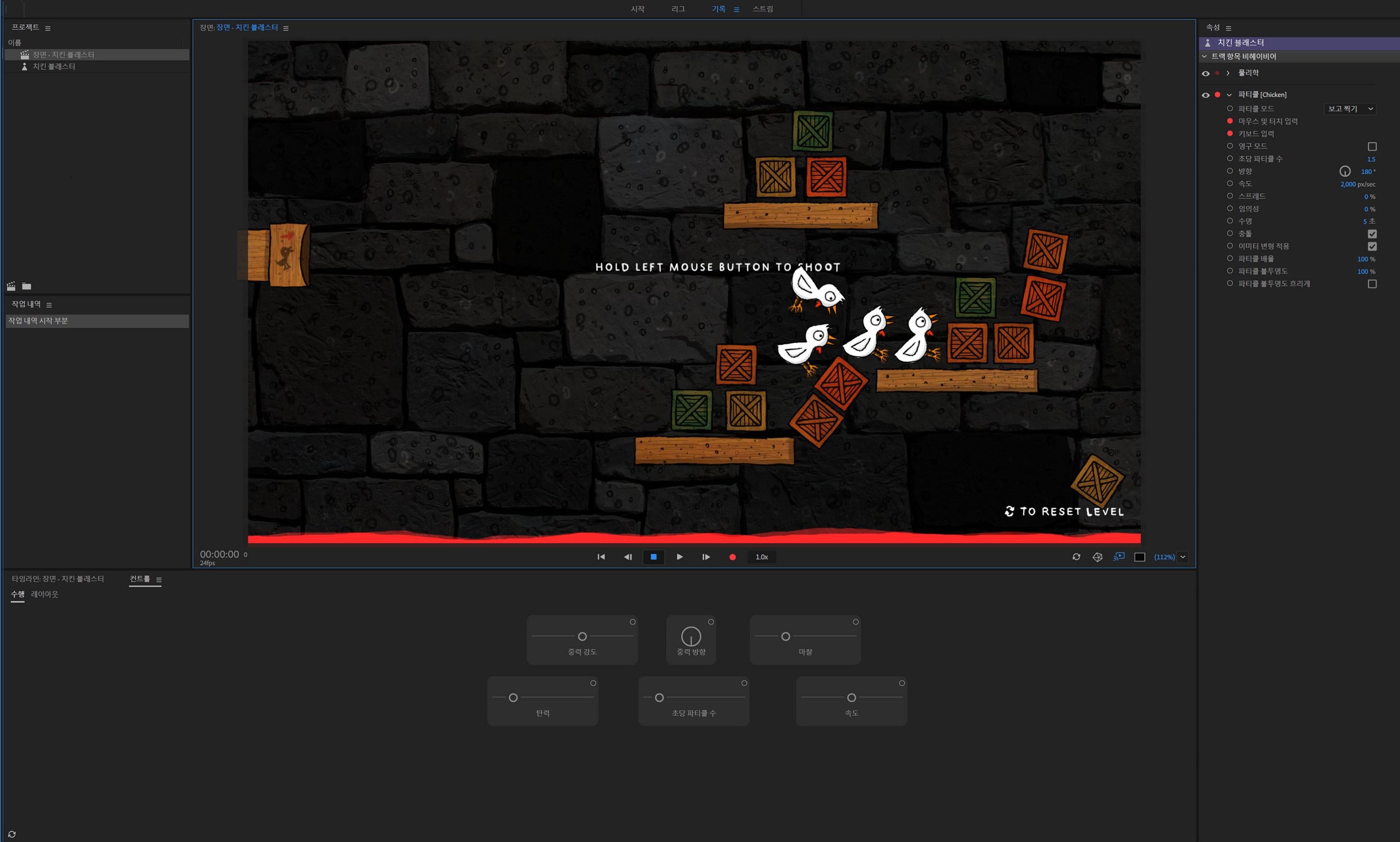
Task: Open the 파티클 모드 dropdown showing 보고 찍기
Action: point(1350,108)
